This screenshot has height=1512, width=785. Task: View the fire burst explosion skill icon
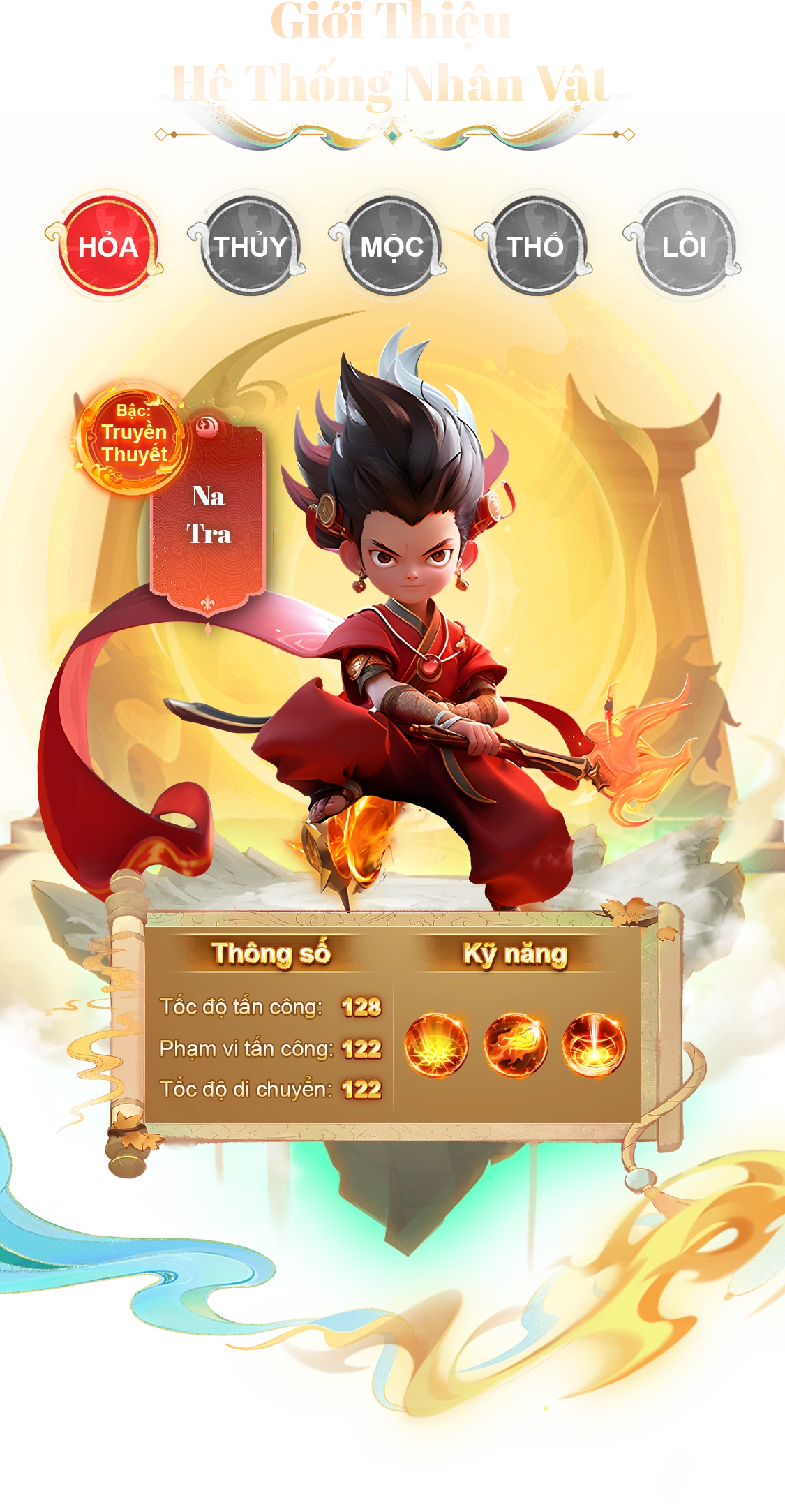[x=436, y=1045]
